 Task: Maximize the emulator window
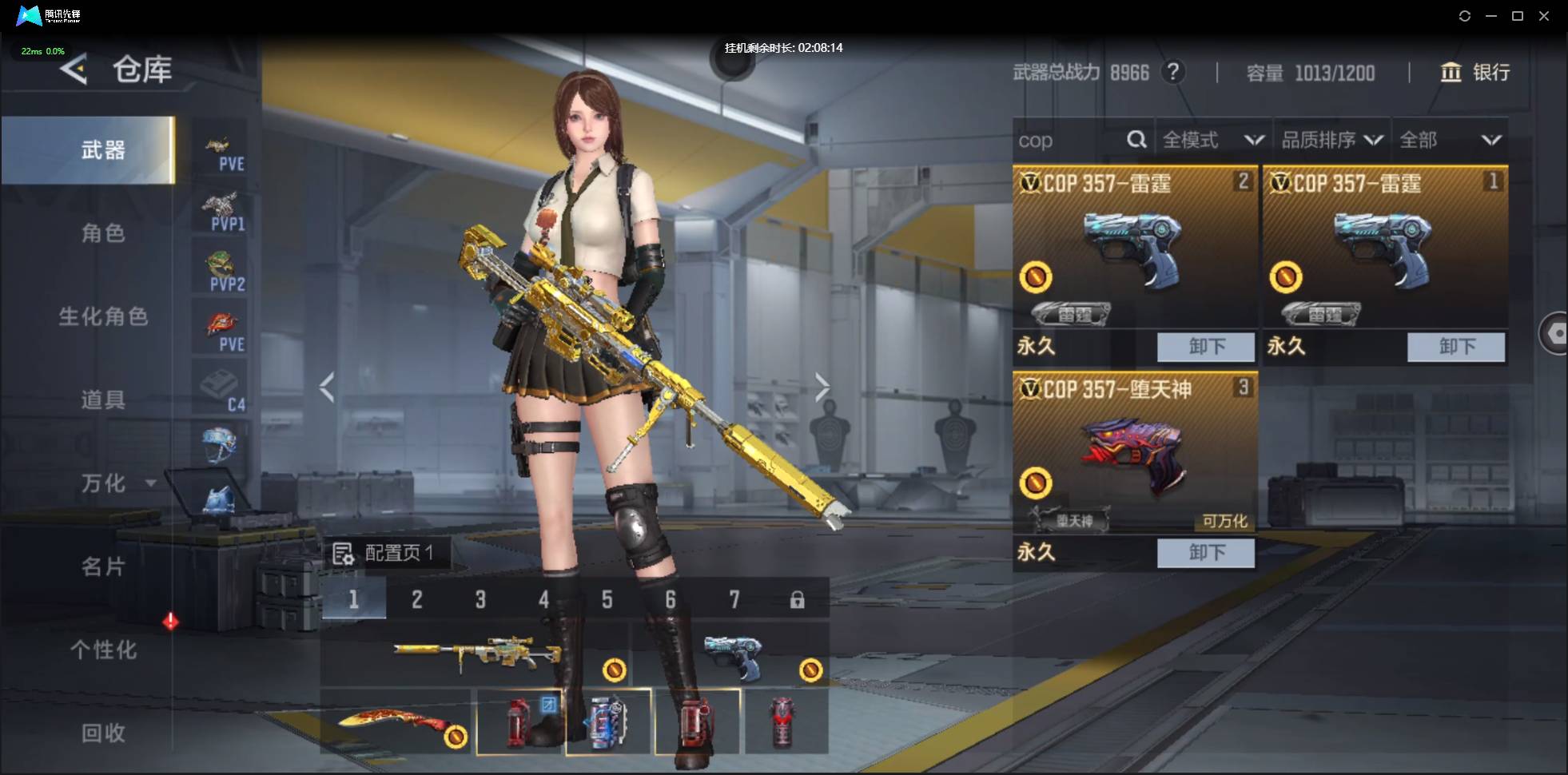click(1518, 16)
